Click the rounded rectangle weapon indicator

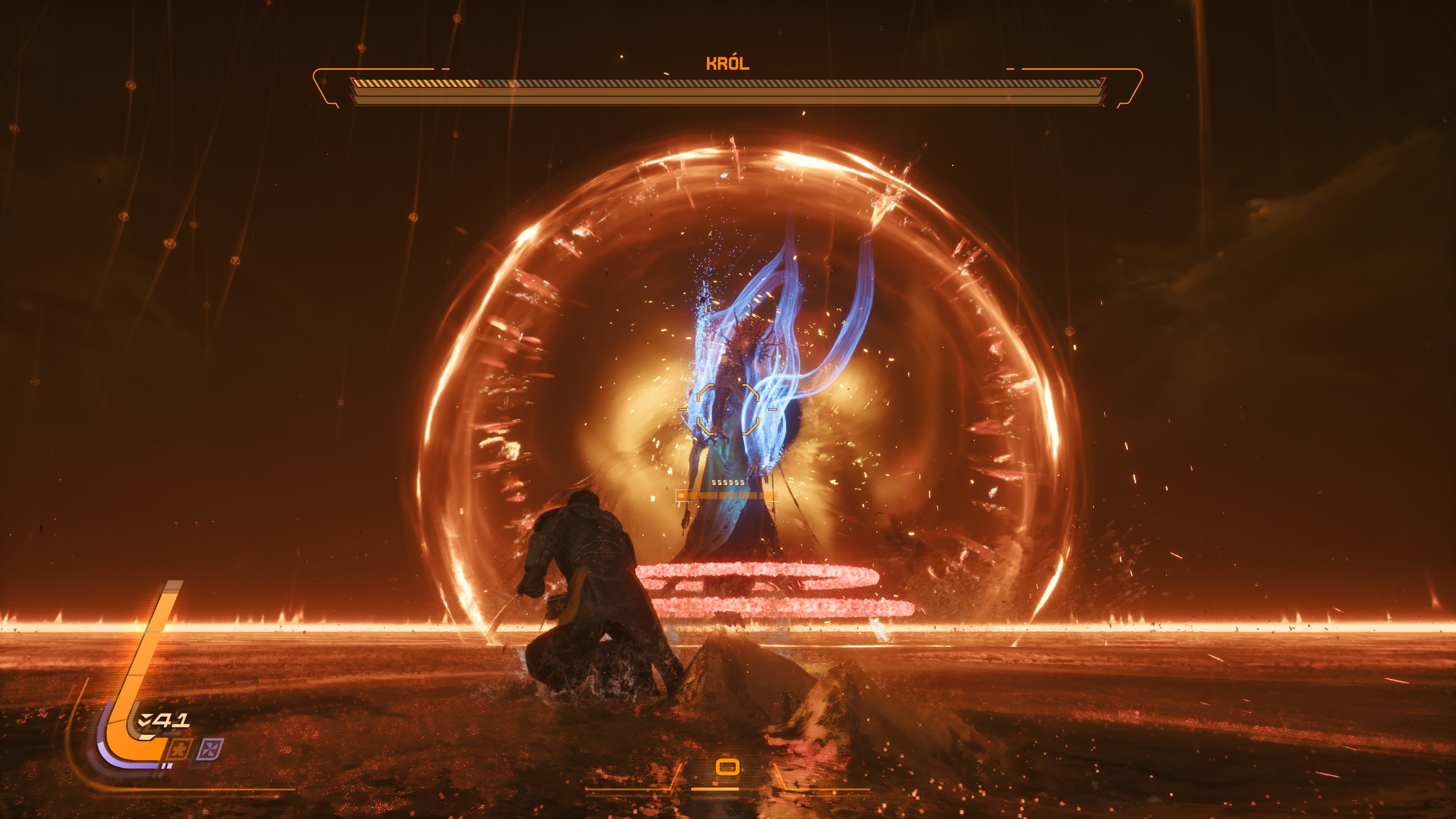[728, 767]
